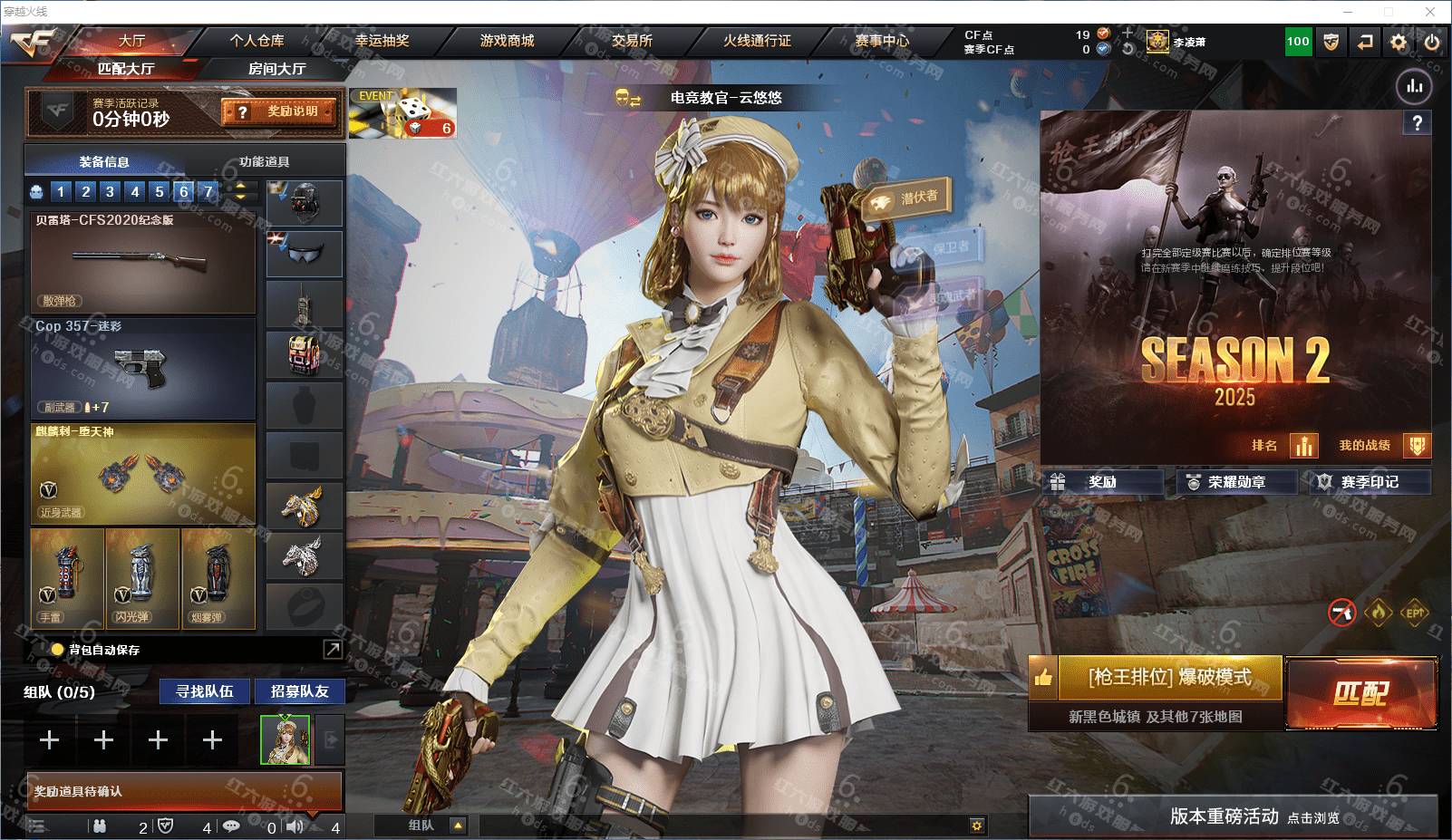Switch to the 房间大厅 room lobby tab
1452x840 pixels.
[276, 69]
